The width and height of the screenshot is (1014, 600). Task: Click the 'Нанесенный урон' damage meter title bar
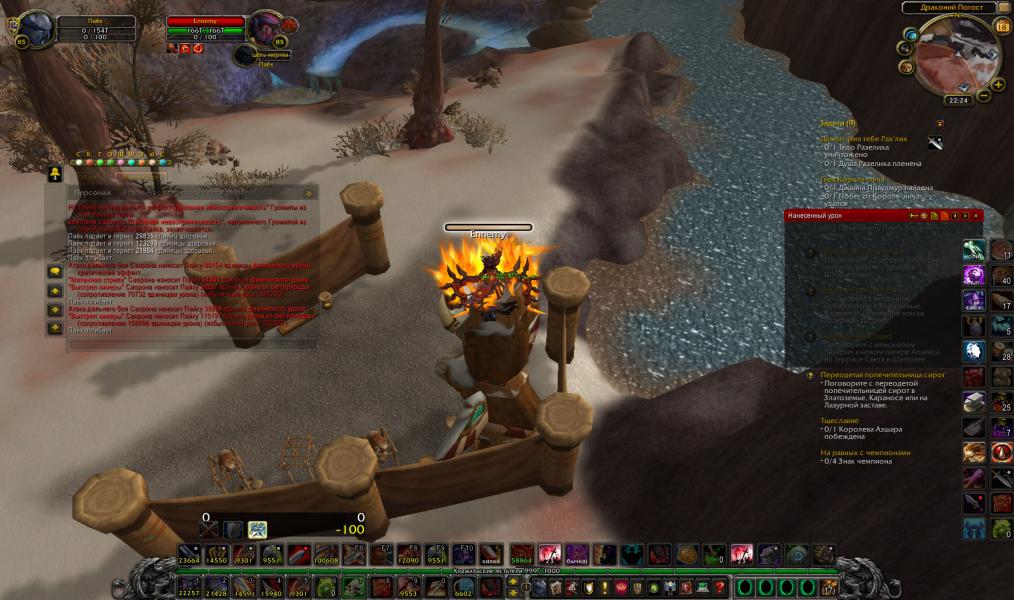click(840, 215)
